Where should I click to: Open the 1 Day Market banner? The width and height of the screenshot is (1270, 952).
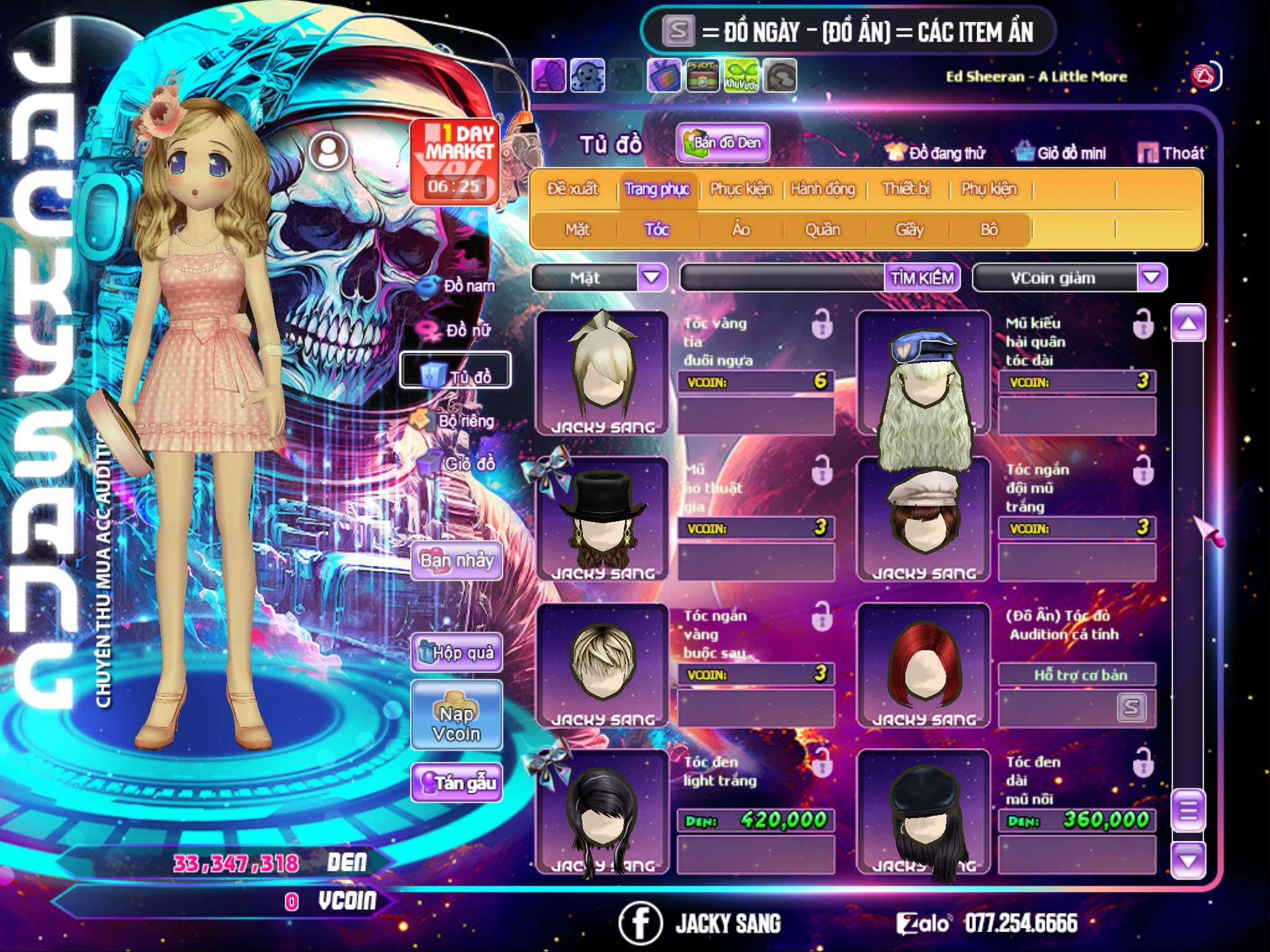tap(455, 162)
